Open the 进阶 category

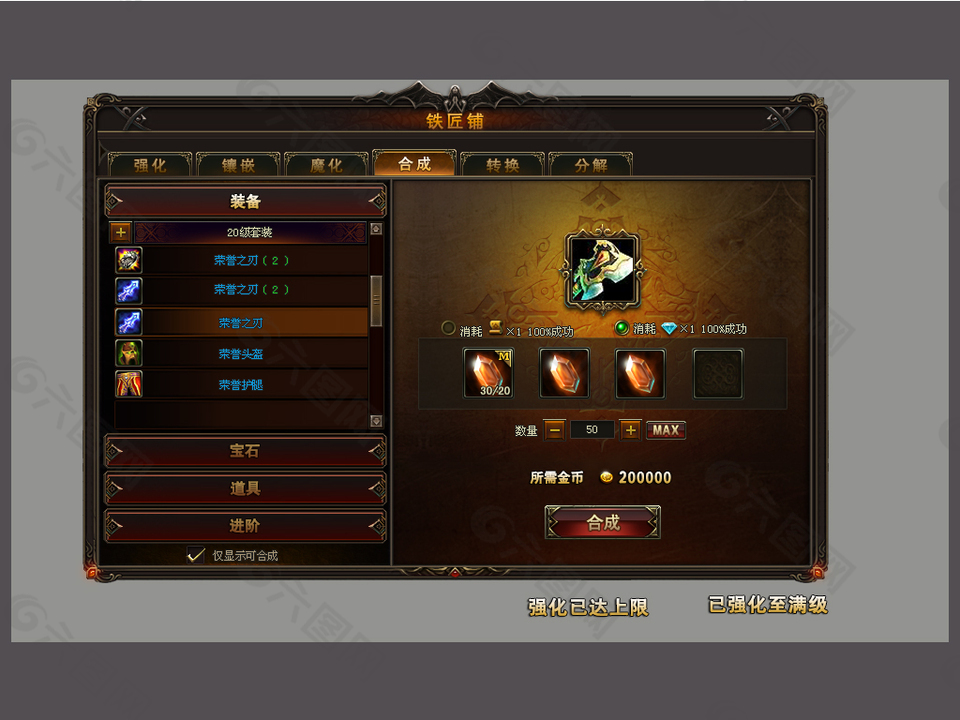245,525
